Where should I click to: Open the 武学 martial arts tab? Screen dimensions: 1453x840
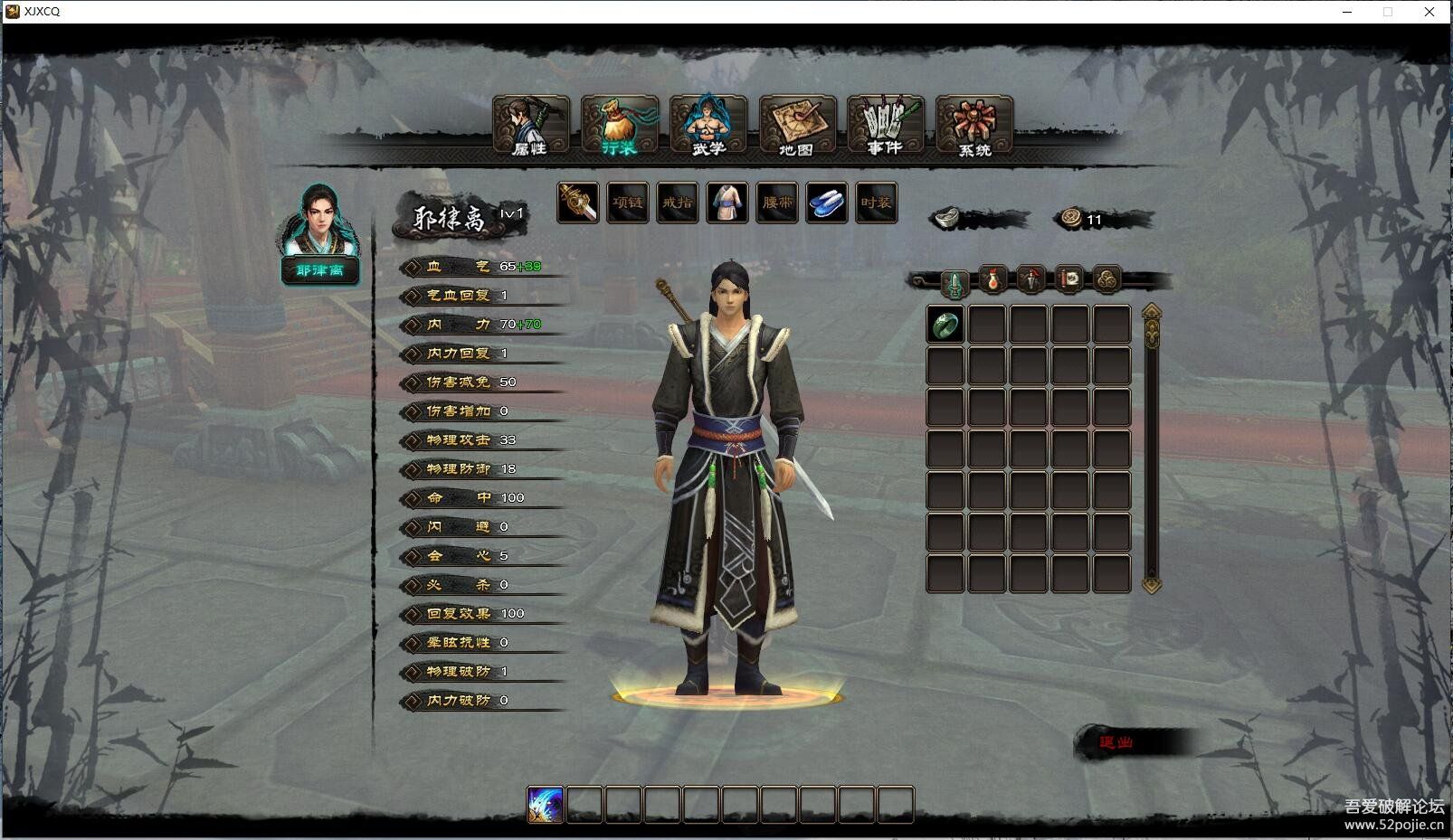(708, 126)
